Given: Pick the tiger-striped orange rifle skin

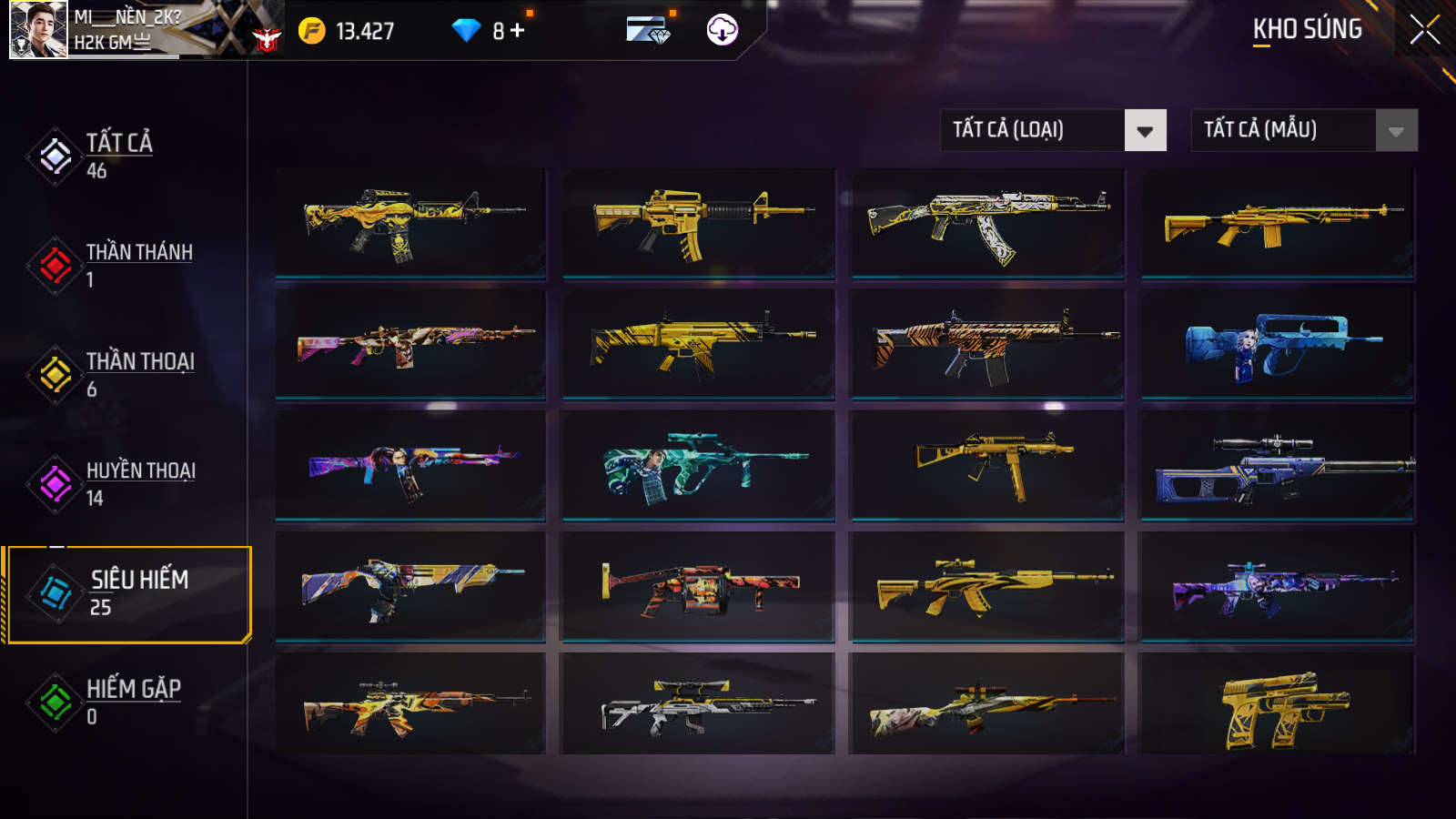Looking at the screenshot, I should coord(987,344).
